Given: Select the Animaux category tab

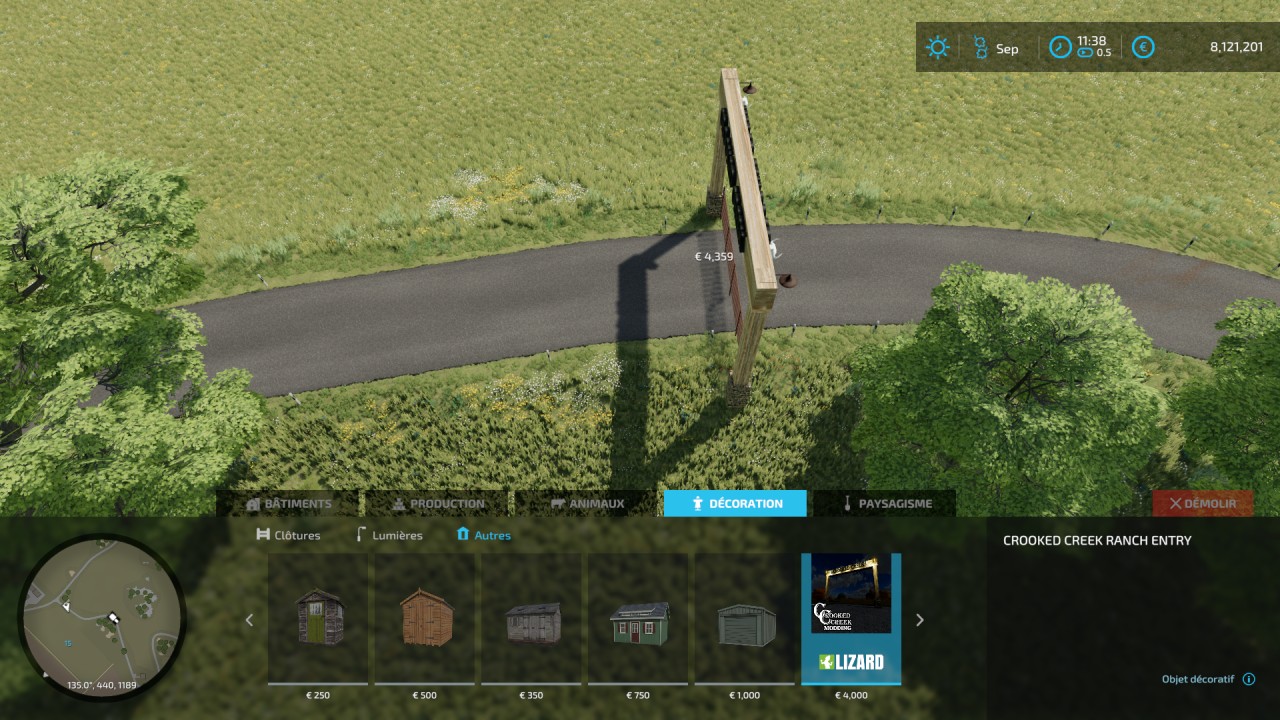Looking at the screenshot, I should 586,504.
